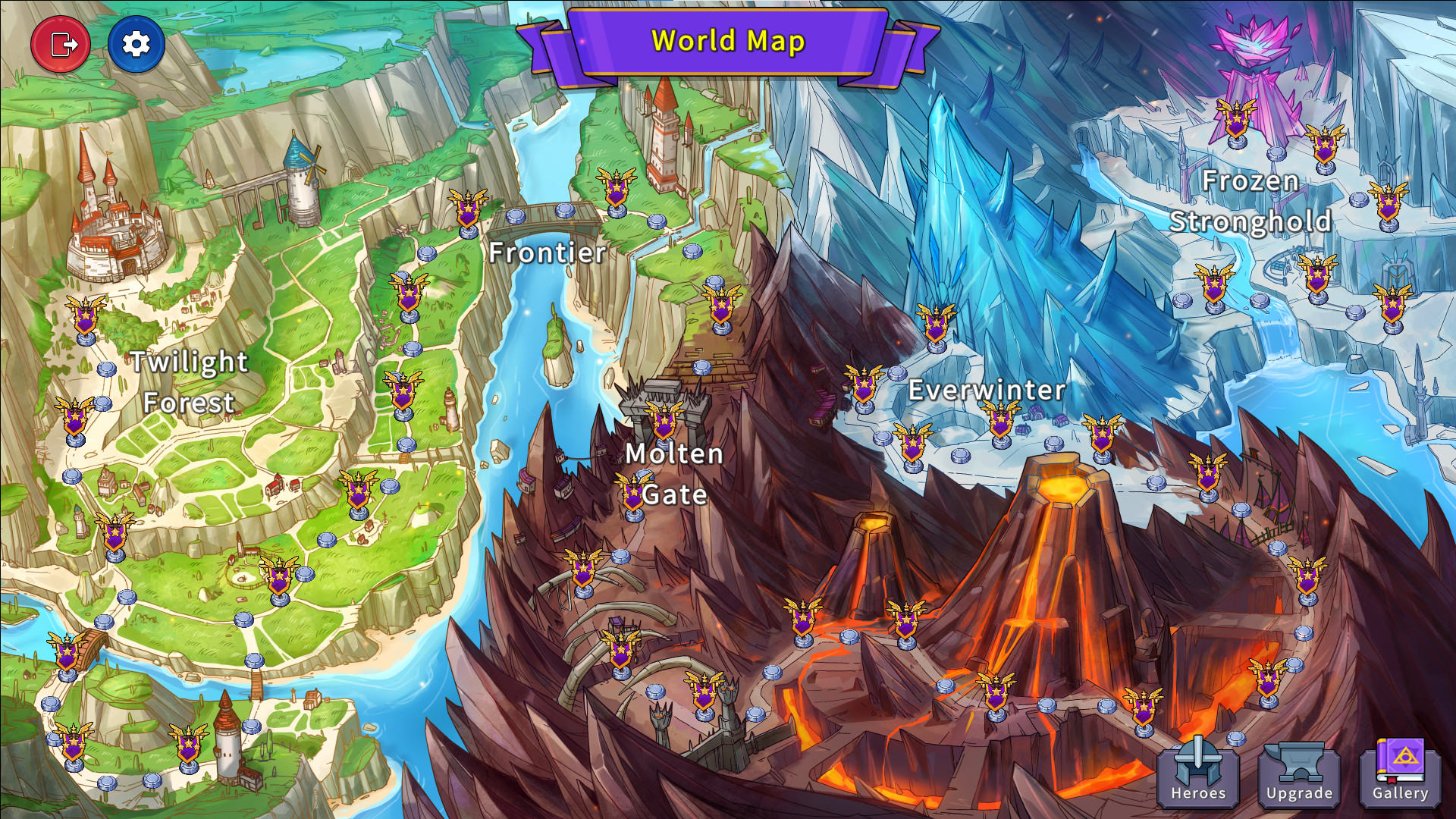Viewport: 1456px width, 819px height.
Task: Open the Gallery book
Action: (1400, 773)
